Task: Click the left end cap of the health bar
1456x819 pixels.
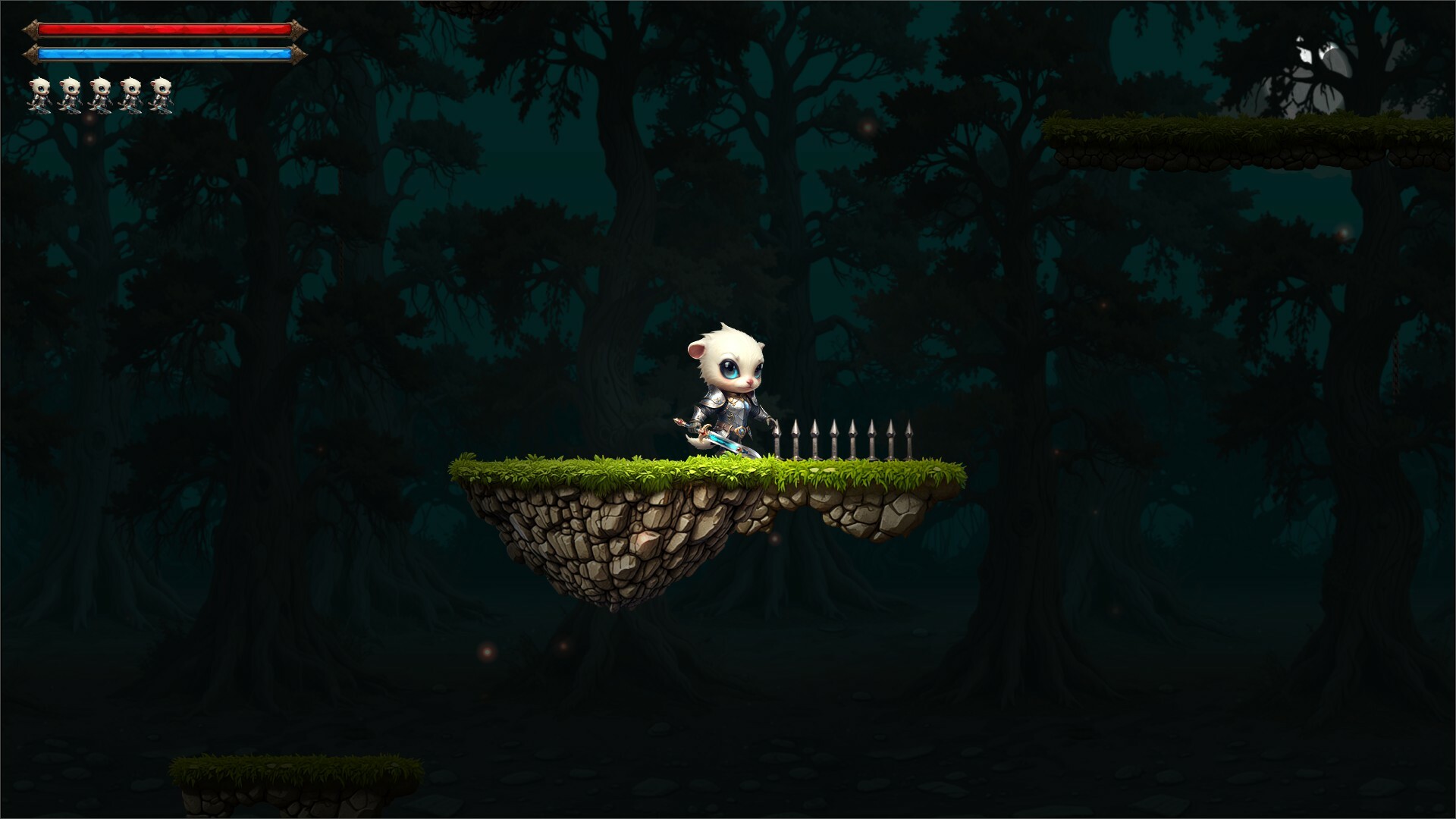Action: click(32, 29)
